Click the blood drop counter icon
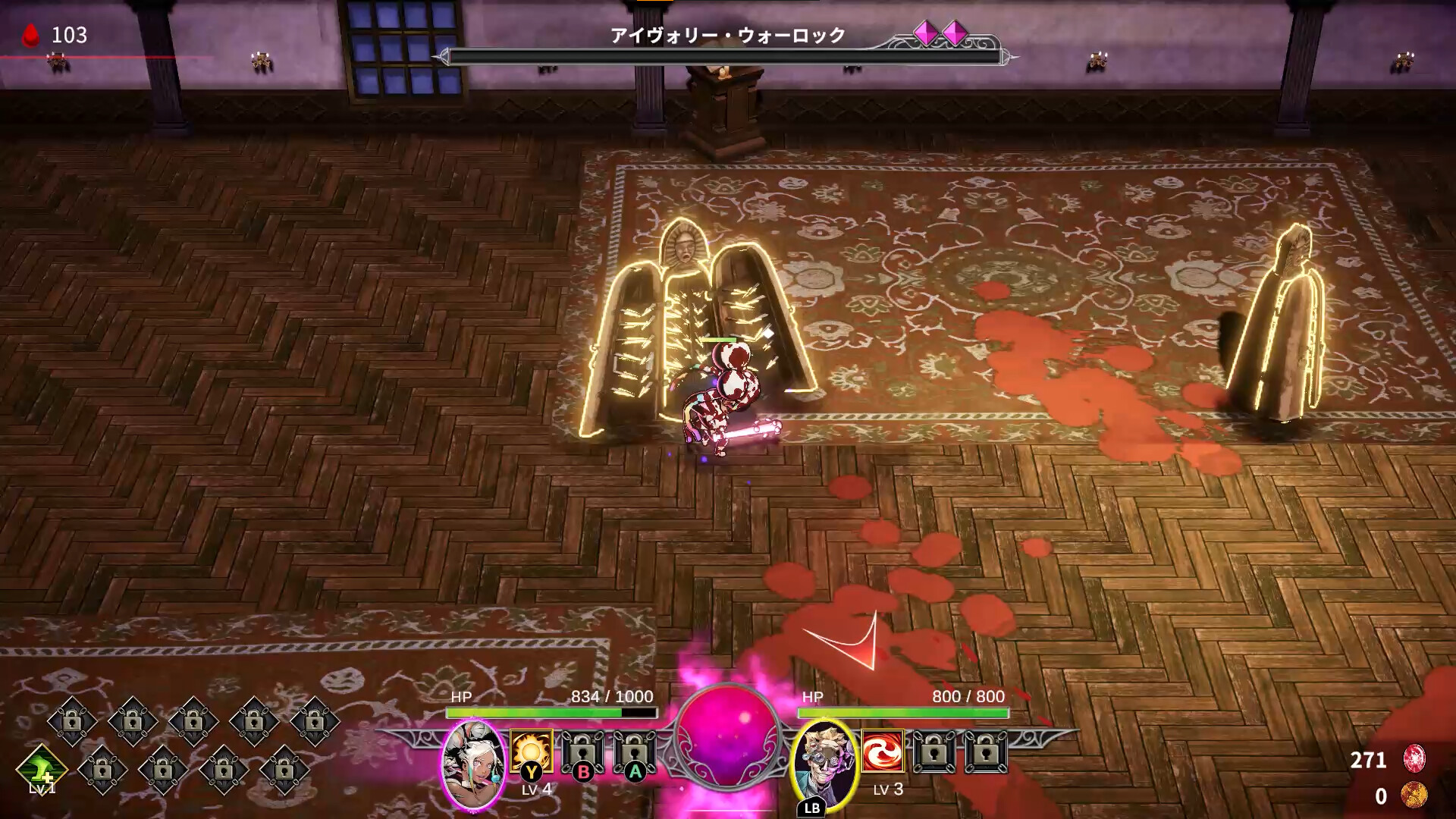 tap(29, 33)
